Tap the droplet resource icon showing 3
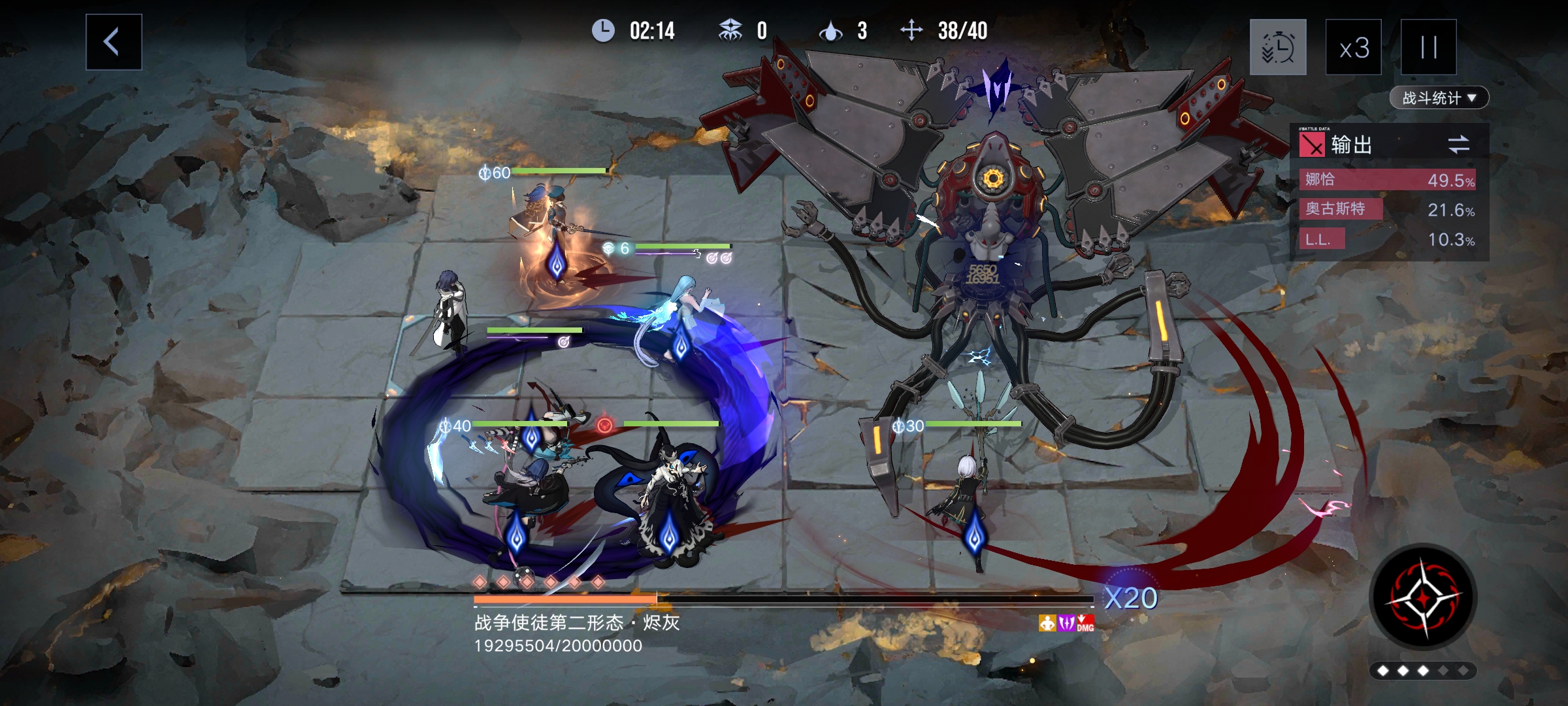This screenshot has width=1568, height=706. coord(831,29)
